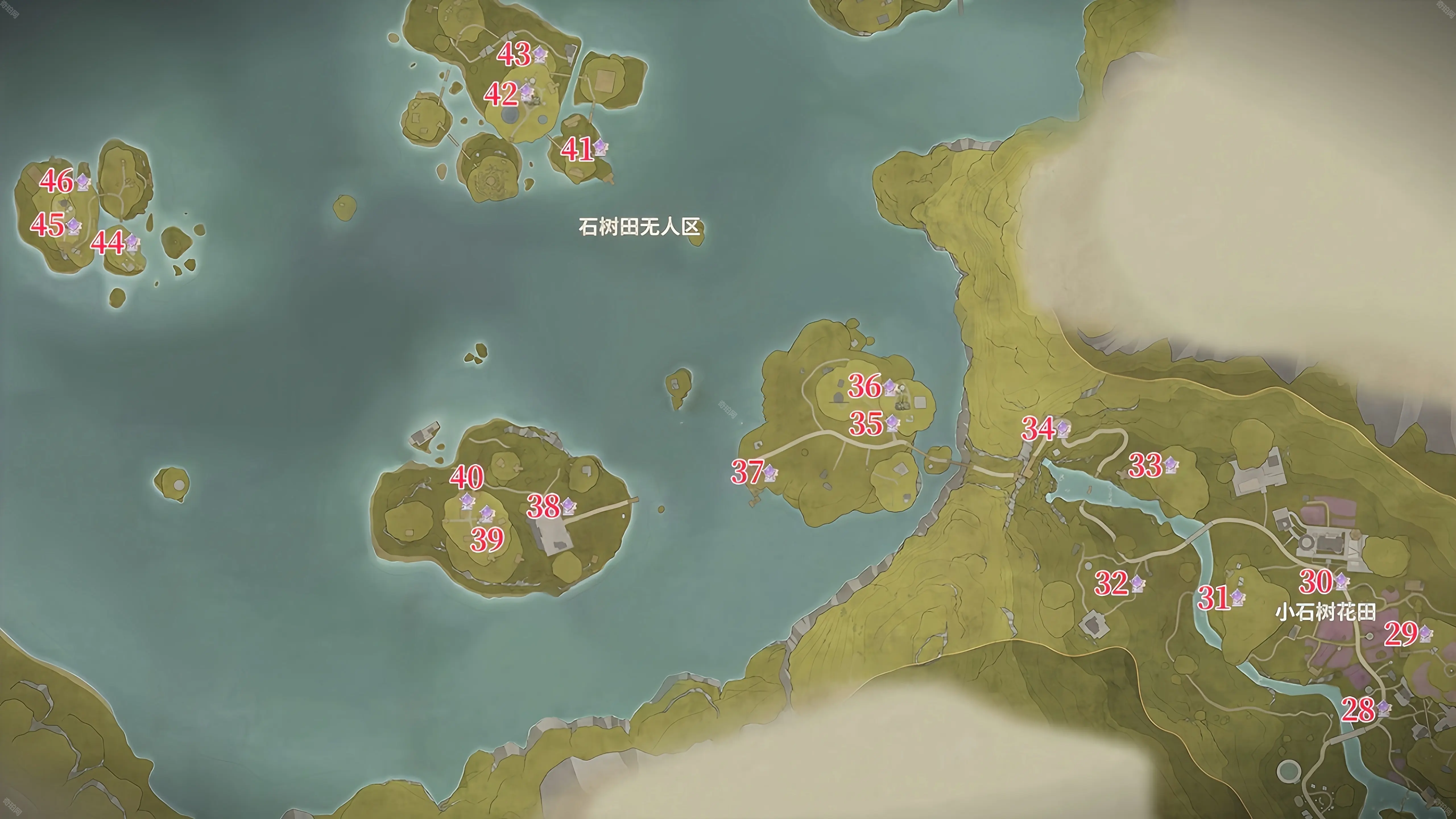Select map marker number 43
The height and width of the screenshot is (819, 1456).
pos(540,54)
